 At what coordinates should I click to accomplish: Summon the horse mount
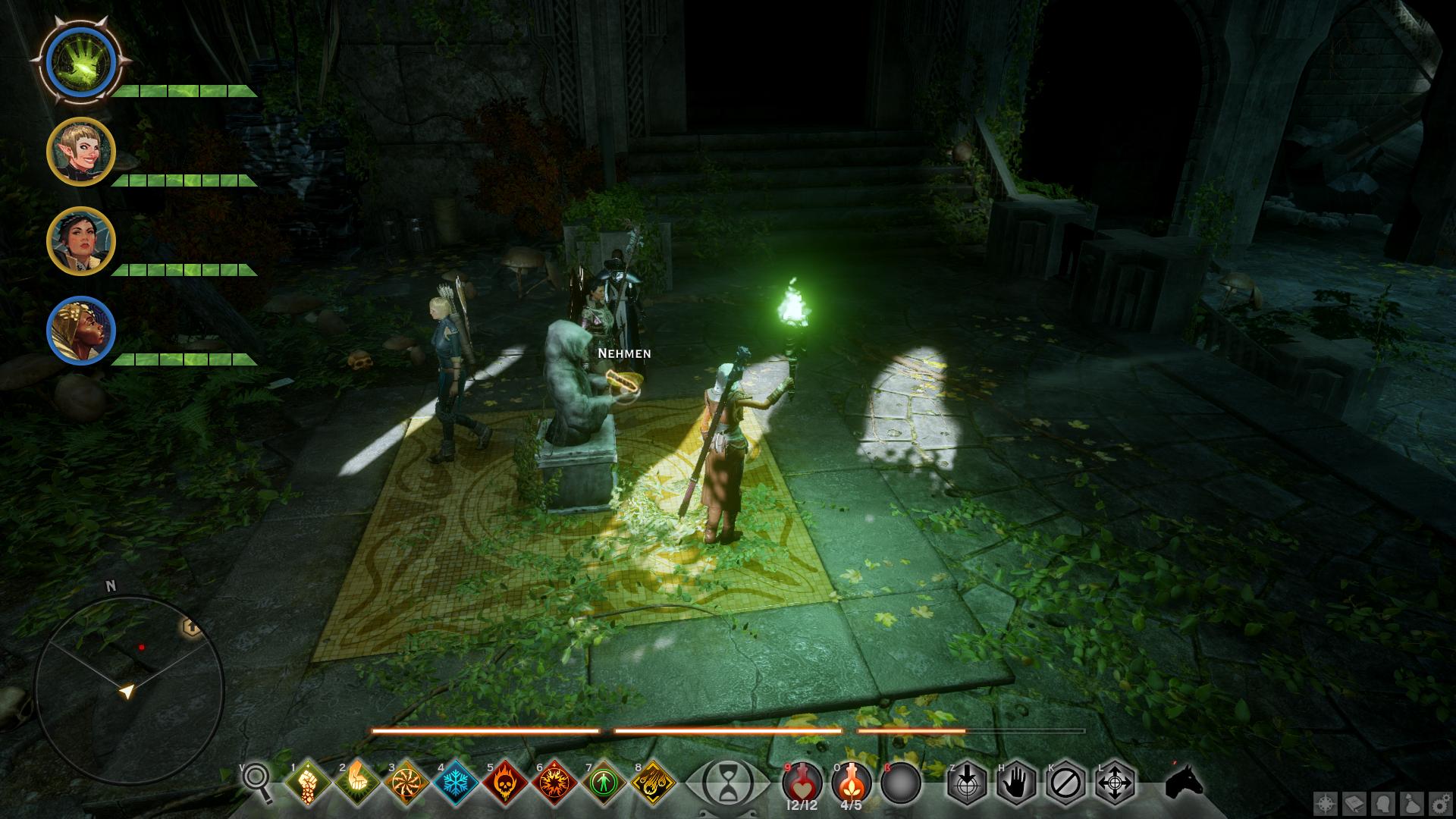pyautogui.click(x=1185, y=781)
